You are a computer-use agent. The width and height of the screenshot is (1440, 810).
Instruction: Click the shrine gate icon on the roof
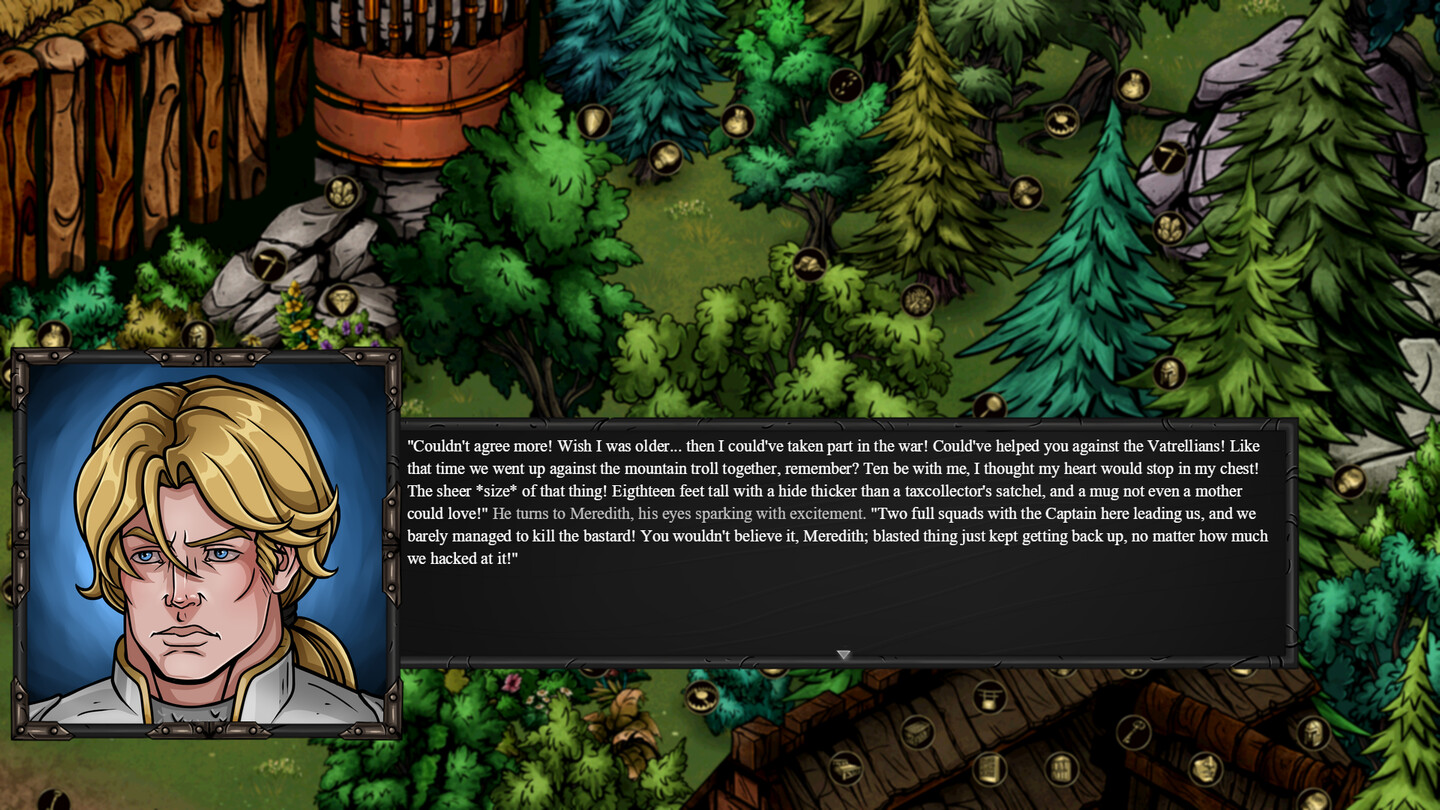991,697
